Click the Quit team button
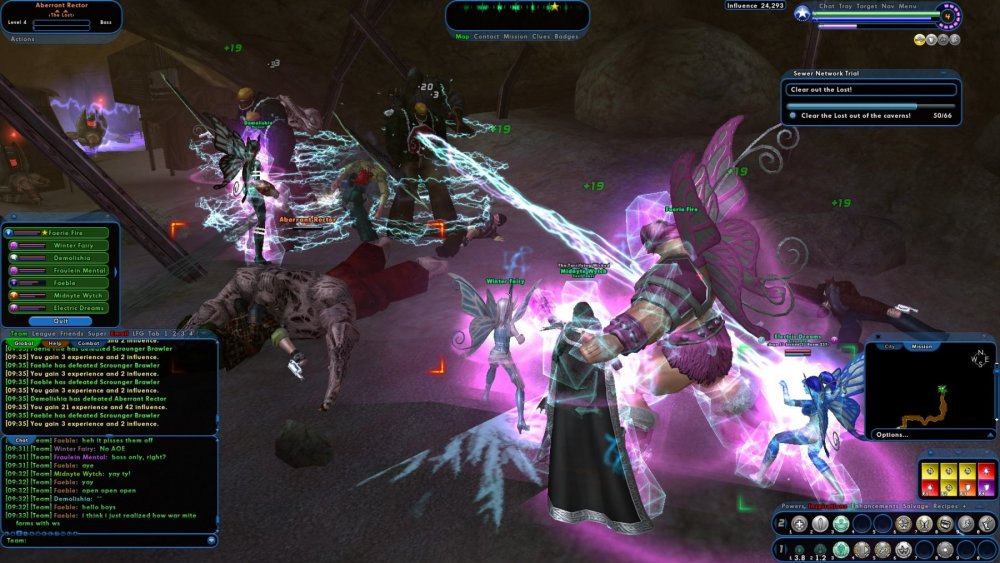1000x563 pixels. pos(62,322)
